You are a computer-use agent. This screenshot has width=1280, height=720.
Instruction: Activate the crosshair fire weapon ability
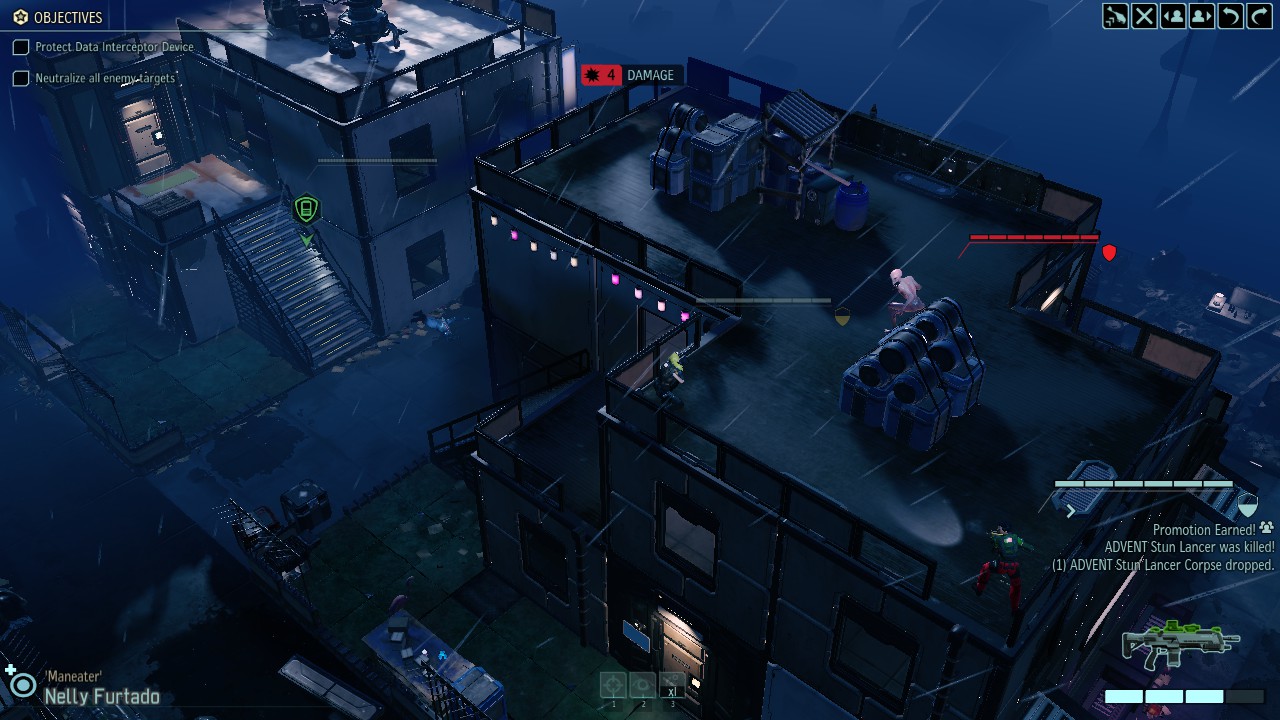613,685
